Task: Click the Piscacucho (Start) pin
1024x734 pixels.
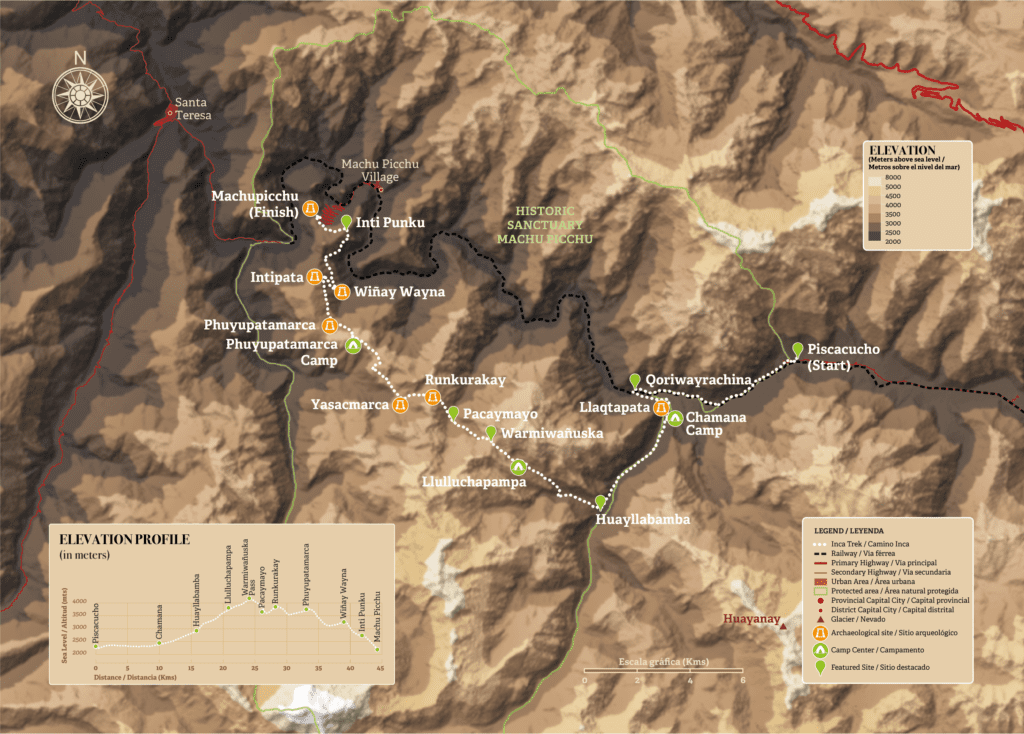Action: tap(797, 348)
